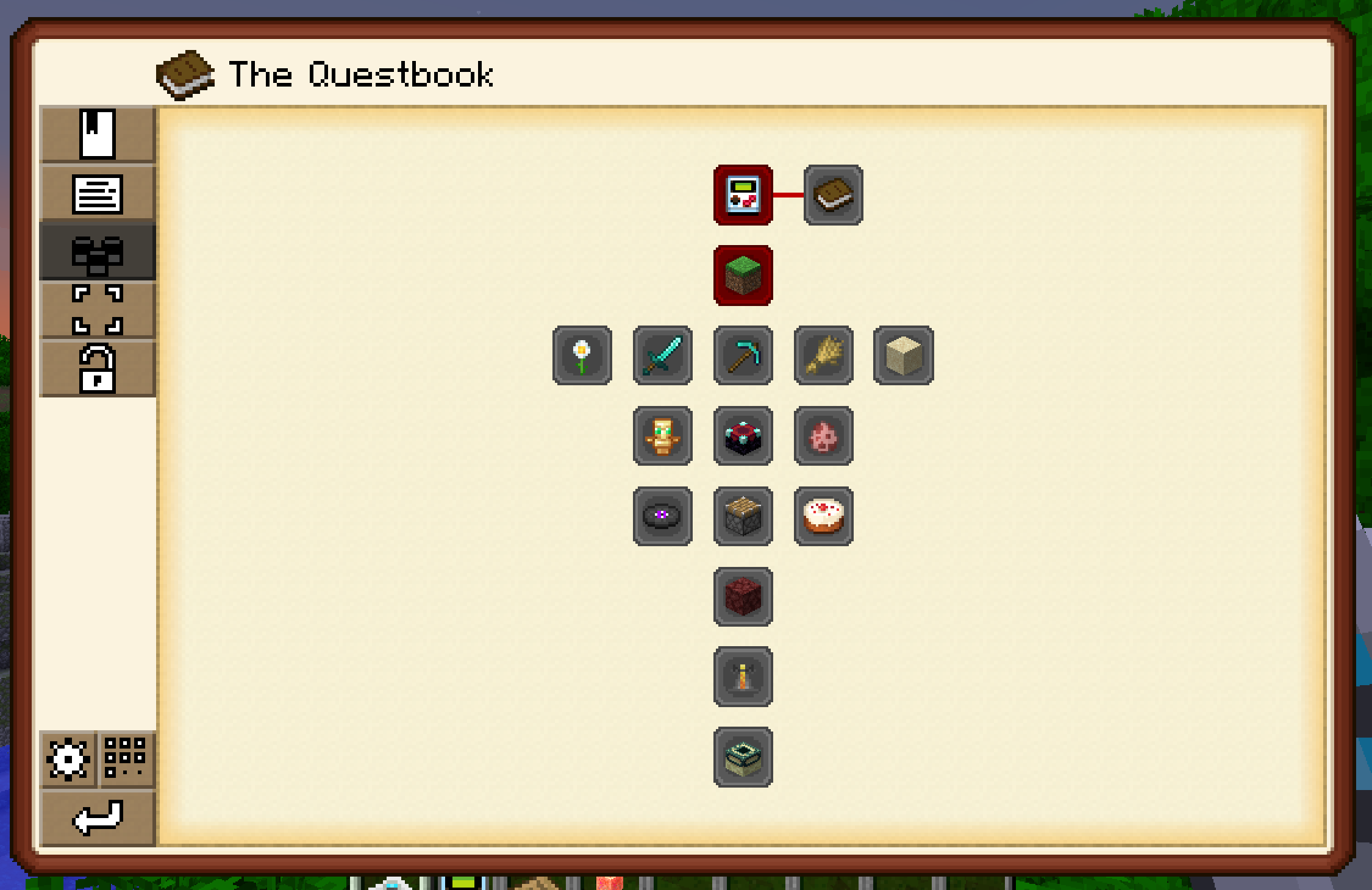1372x890 pixels.
Task: Select the grindstone quest node
Action: 743,517
